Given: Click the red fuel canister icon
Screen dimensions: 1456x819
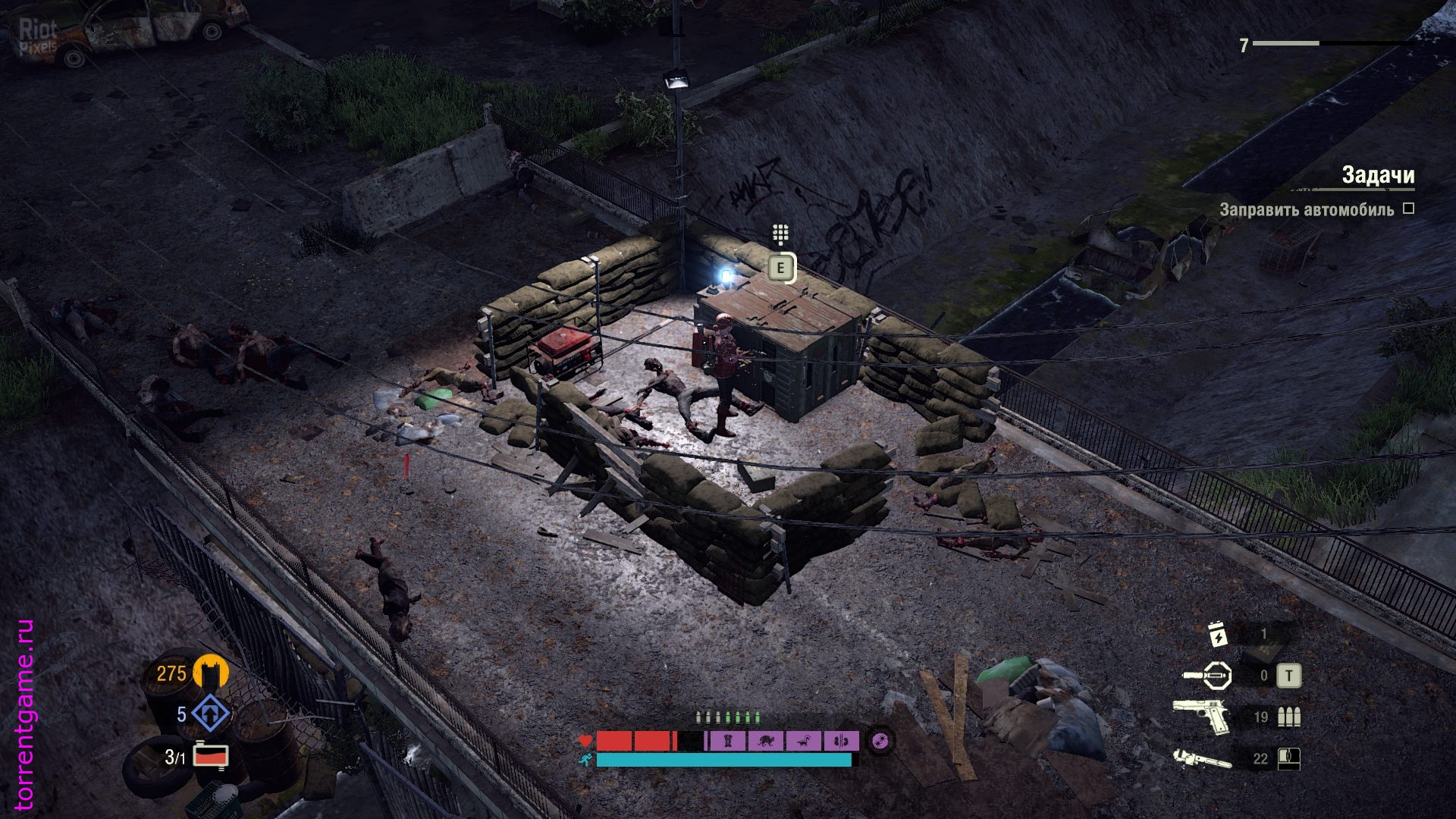Looking at the screenshot, I should click(211, 756).
